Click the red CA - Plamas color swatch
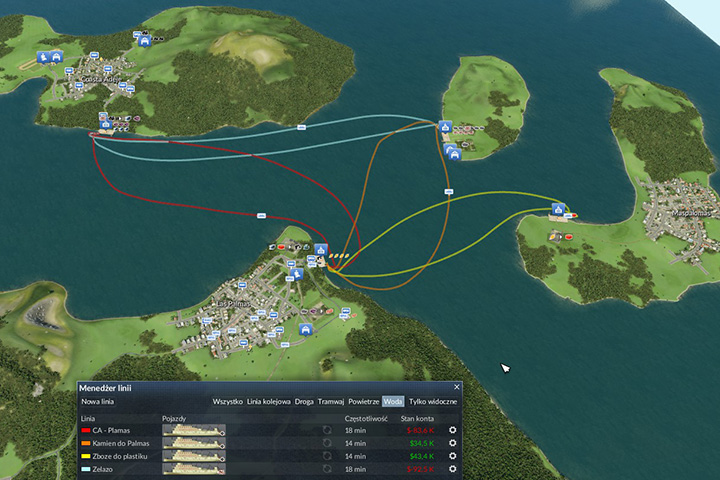The image size is (720, 480). (86, 430)
